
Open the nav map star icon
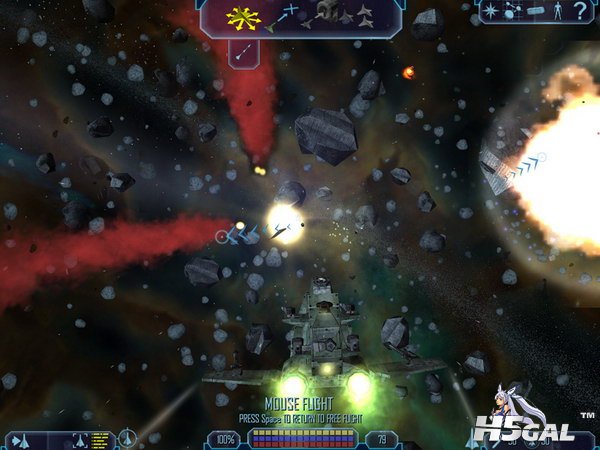click(x=492, y=12)
